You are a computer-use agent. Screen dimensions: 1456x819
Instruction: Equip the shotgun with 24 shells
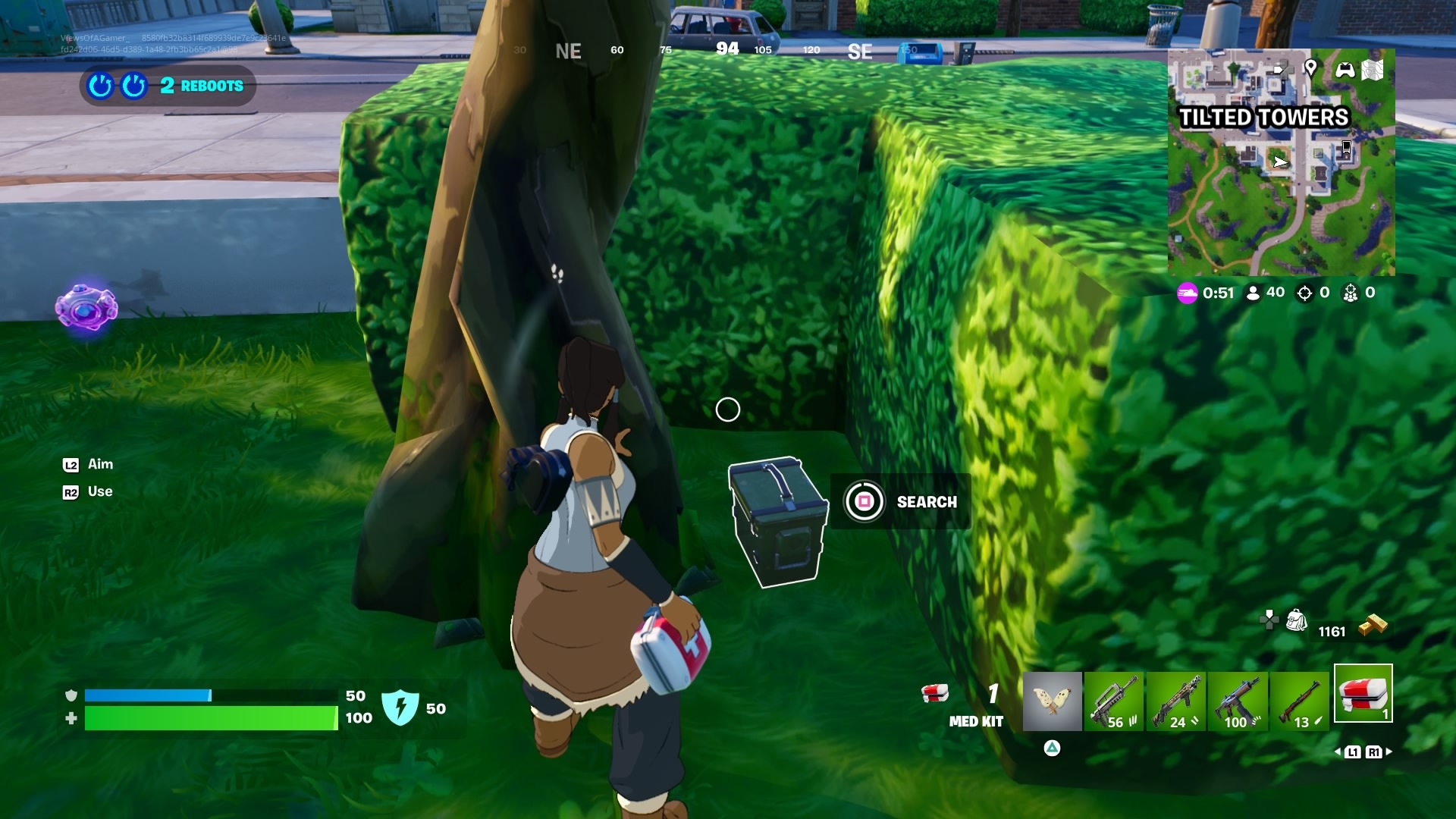coord(1176,701)
